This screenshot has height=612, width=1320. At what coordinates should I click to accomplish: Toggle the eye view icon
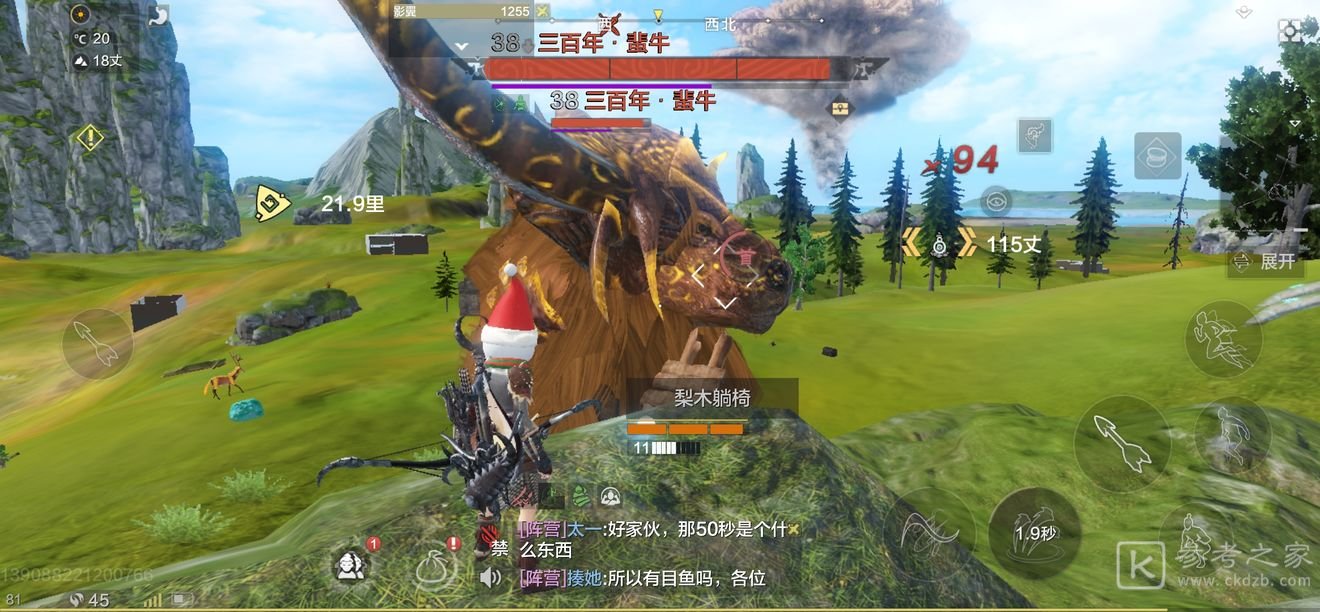pyautogui.click(x=993, y=201)
